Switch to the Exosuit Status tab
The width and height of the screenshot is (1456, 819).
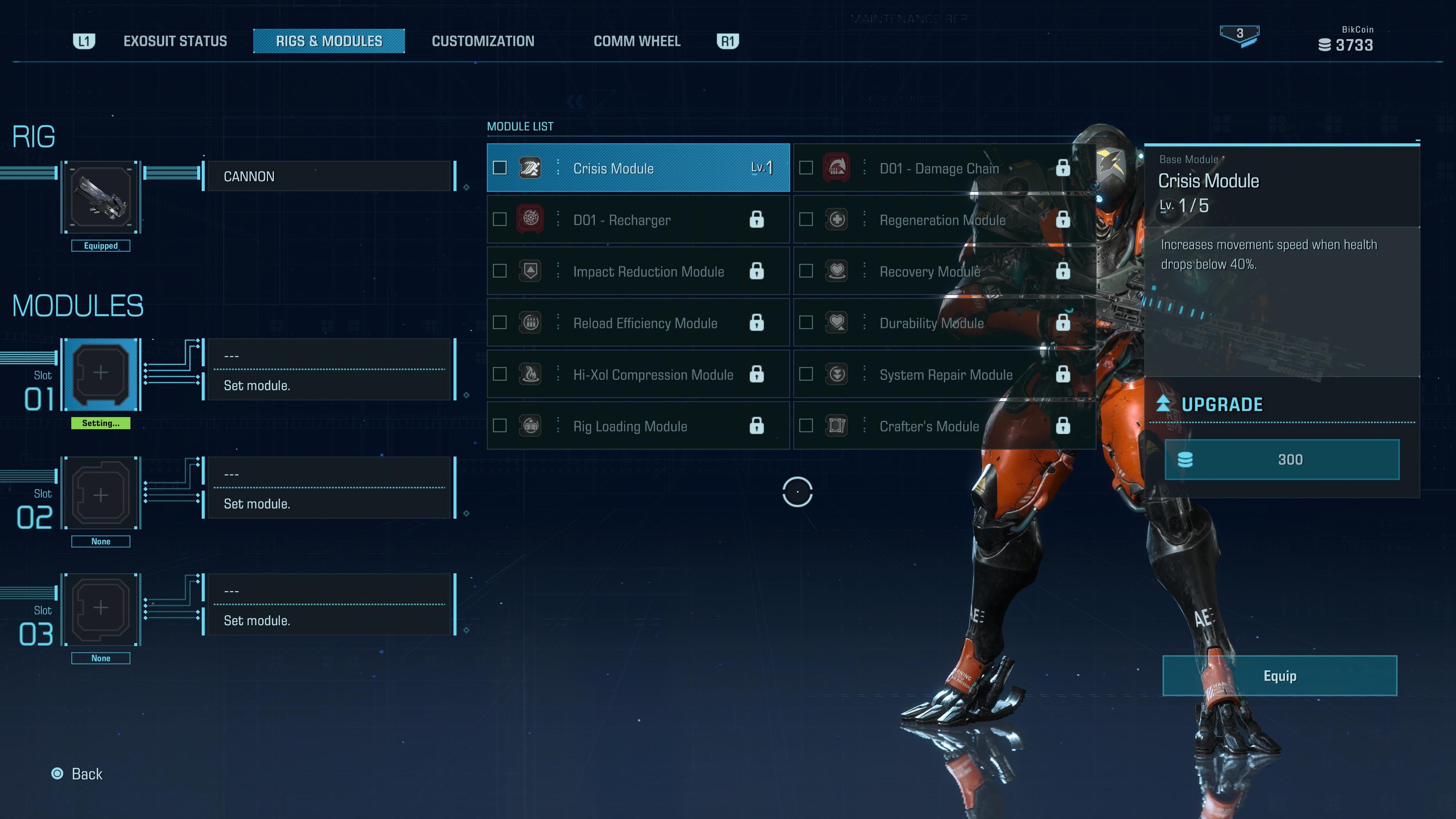click(175, 41)
